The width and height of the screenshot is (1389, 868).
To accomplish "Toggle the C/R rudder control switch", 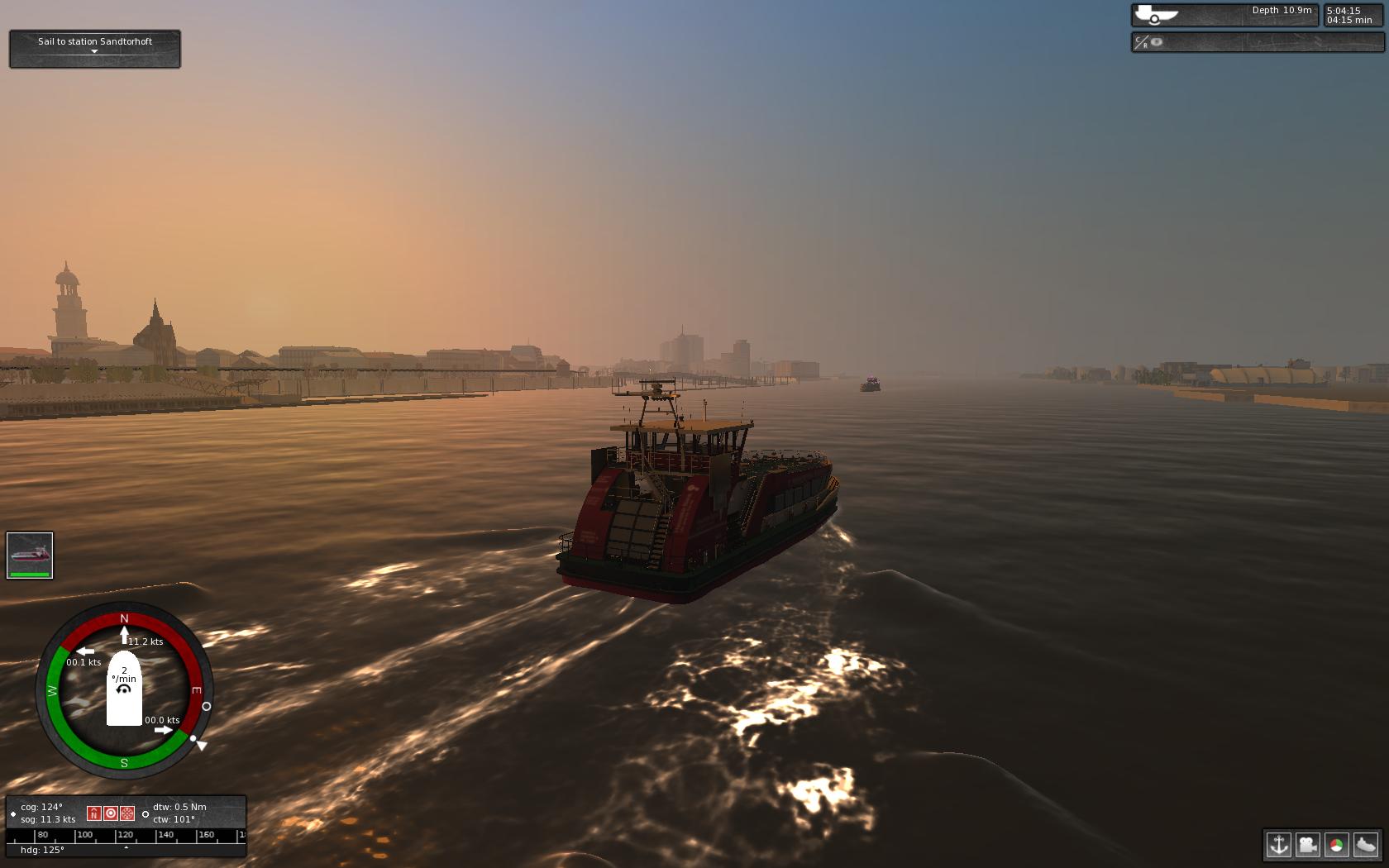I will tap(1140, 41).
